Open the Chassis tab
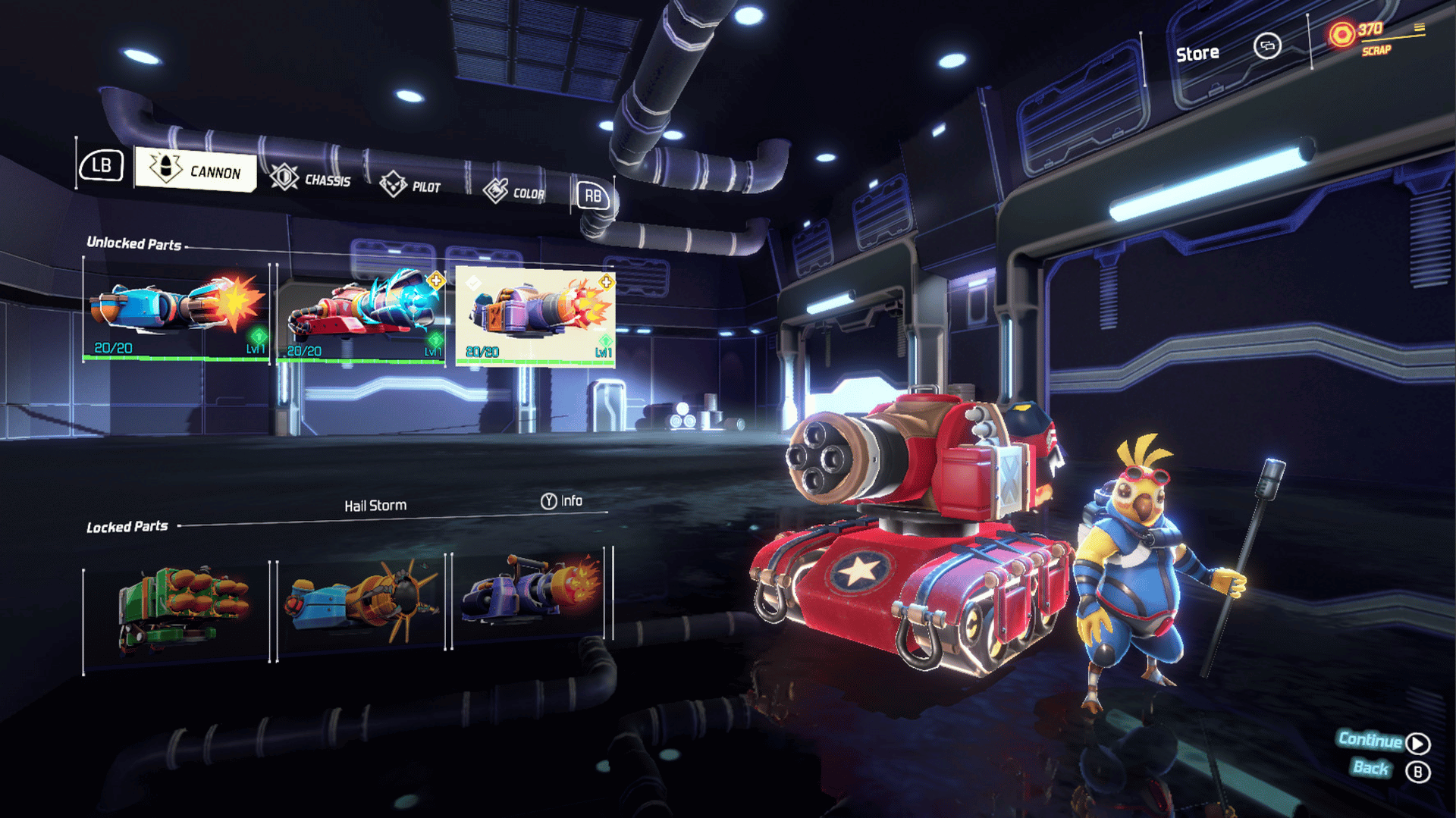 [311, 179]
